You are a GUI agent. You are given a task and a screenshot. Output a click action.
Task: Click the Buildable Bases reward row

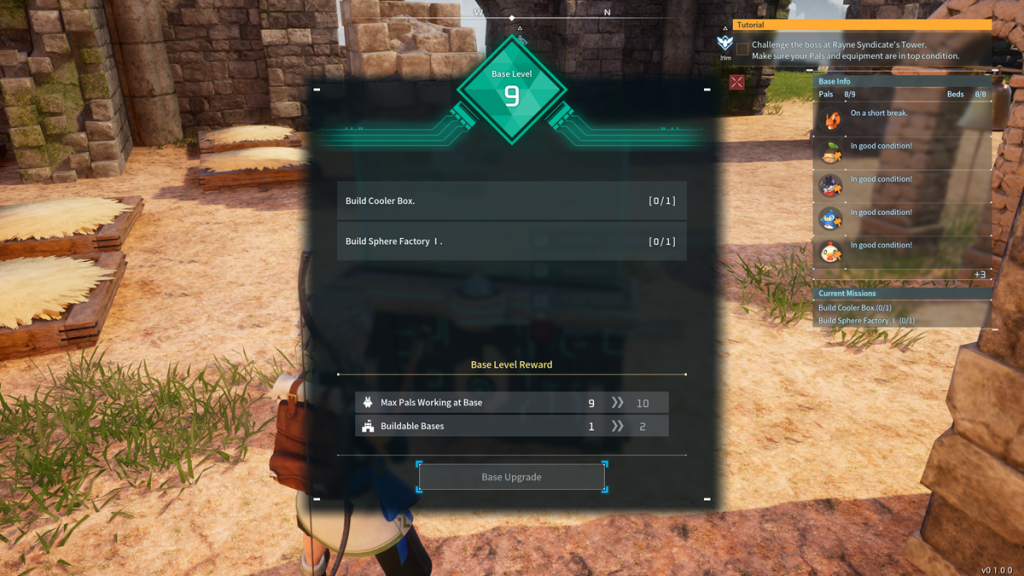[511, 426]
